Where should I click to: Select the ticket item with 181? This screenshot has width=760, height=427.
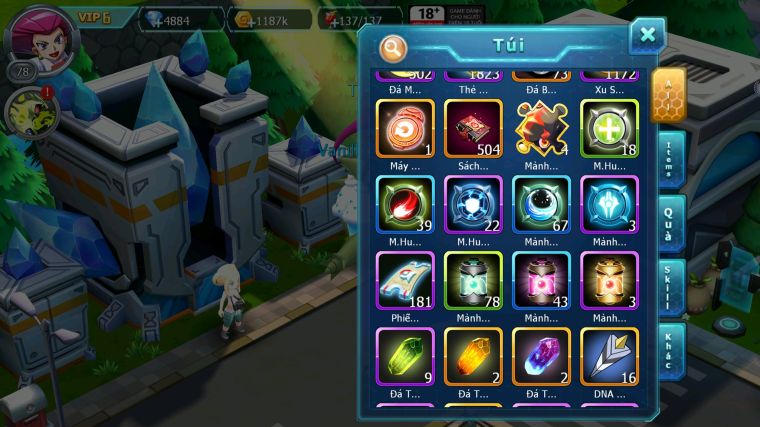[405, 281]
